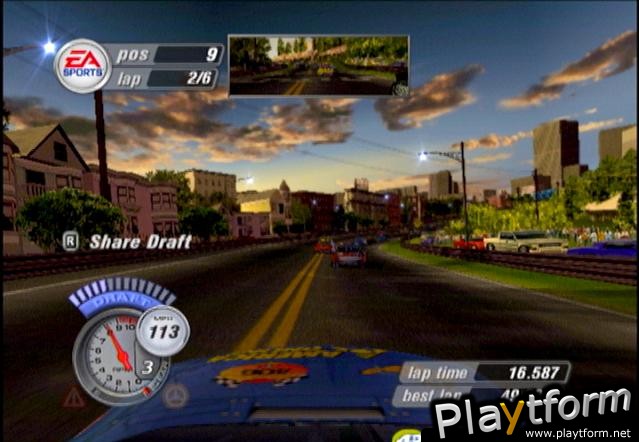Open the Playtform.net watermark link
The height and width of the screenshot is (442, 639).
pos(535,414)
